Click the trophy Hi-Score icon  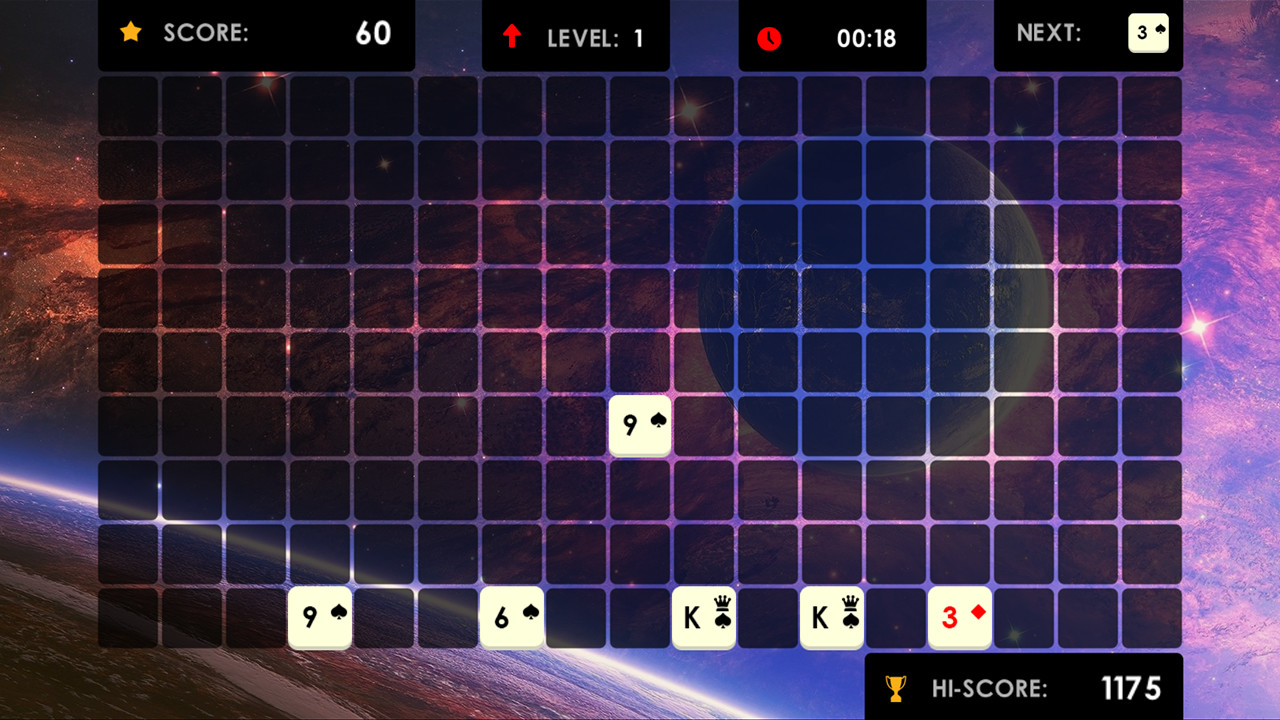(896, 687)
